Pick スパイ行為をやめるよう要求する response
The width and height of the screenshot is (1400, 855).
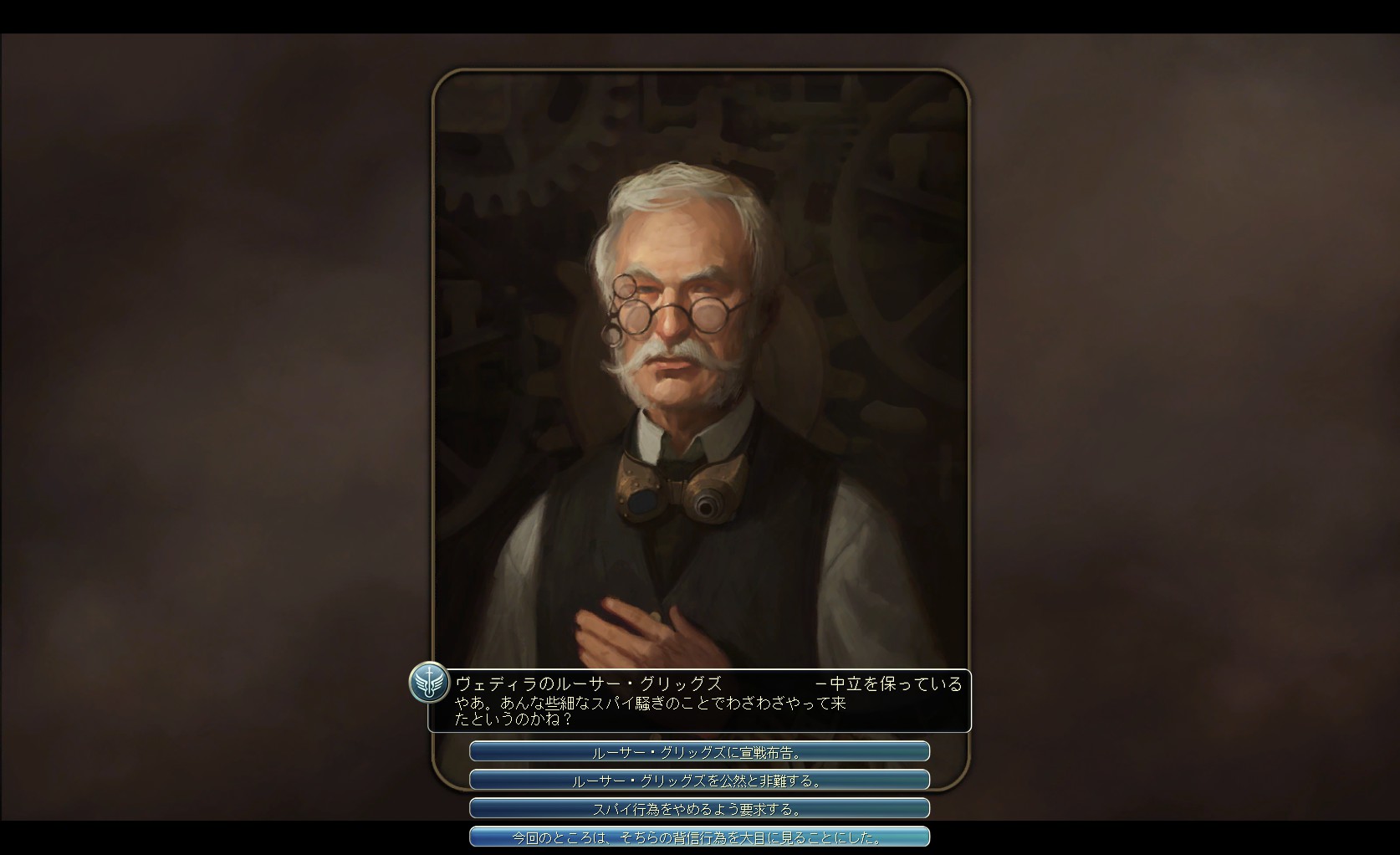click(699, 809)
